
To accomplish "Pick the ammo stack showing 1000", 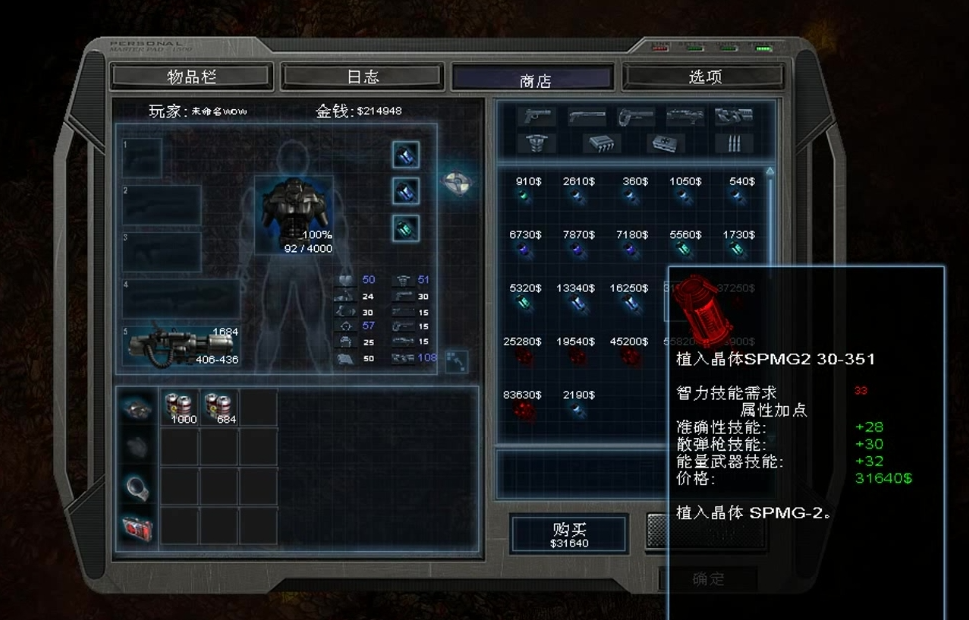I will click(x=180, y=407).
